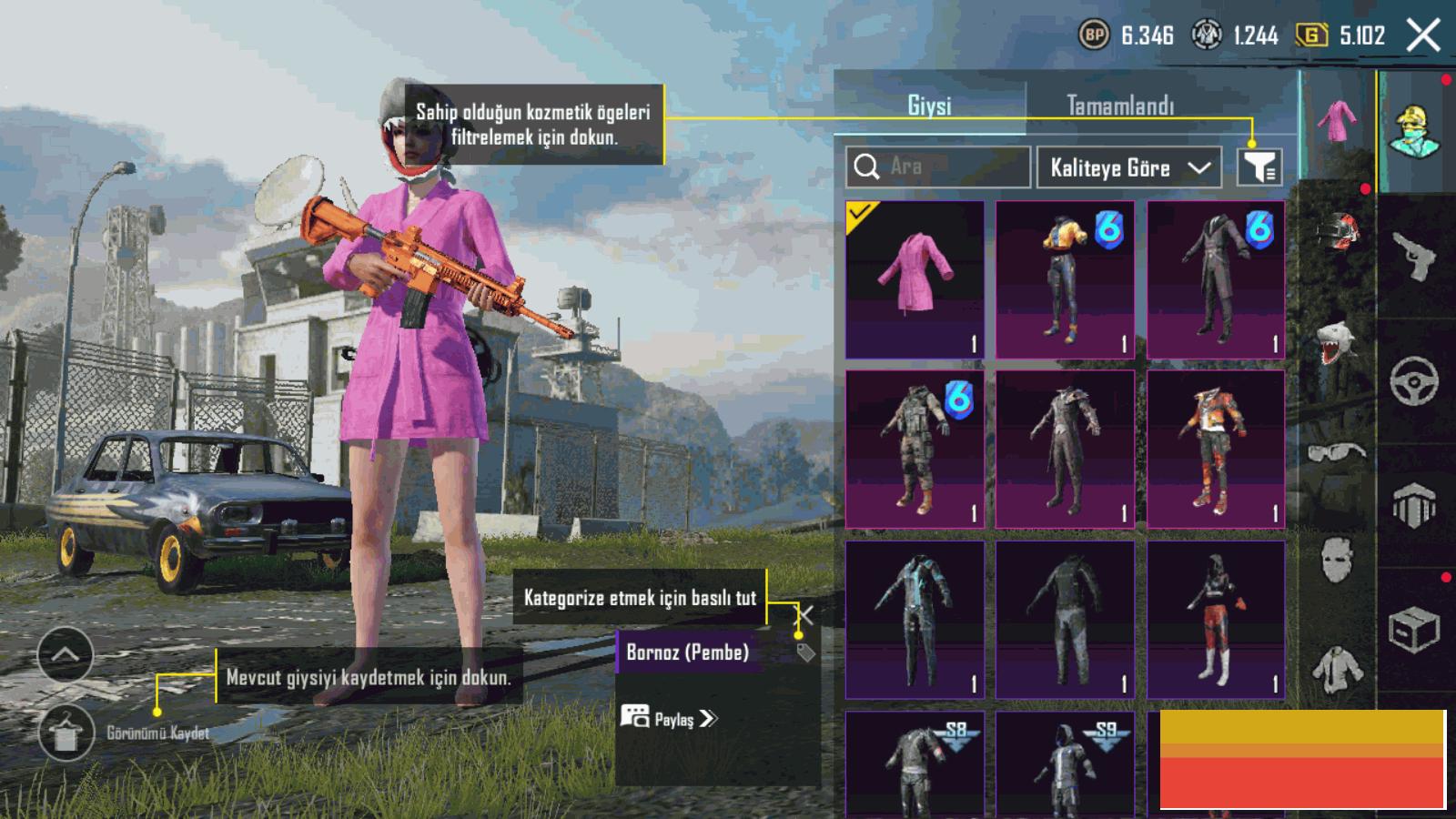Pick the S8 season outfit slot

pyautogui.click(x=915, y=763)
